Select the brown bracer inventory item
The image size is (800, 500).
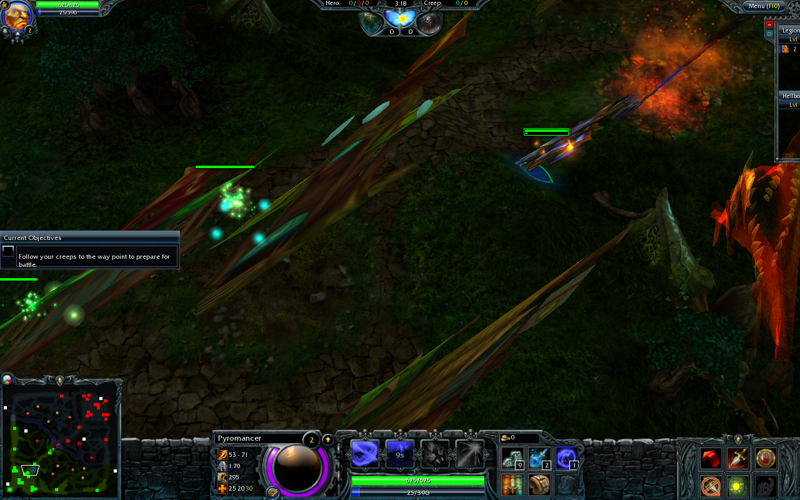[x=540, y=485]
